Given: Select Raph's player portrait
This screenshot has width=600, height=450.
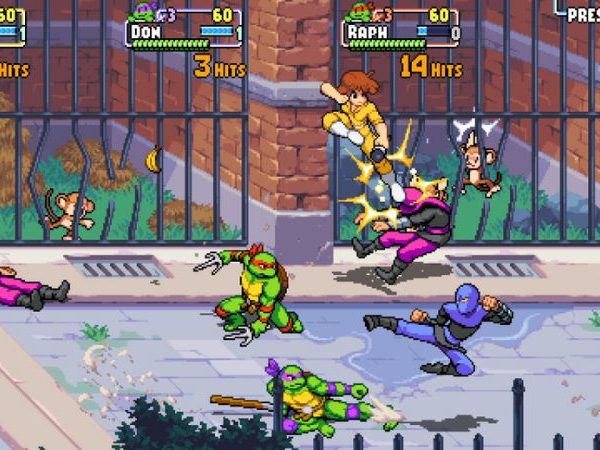Looking at the screenshot, I should pyautogui.click(x=357, y=12).
